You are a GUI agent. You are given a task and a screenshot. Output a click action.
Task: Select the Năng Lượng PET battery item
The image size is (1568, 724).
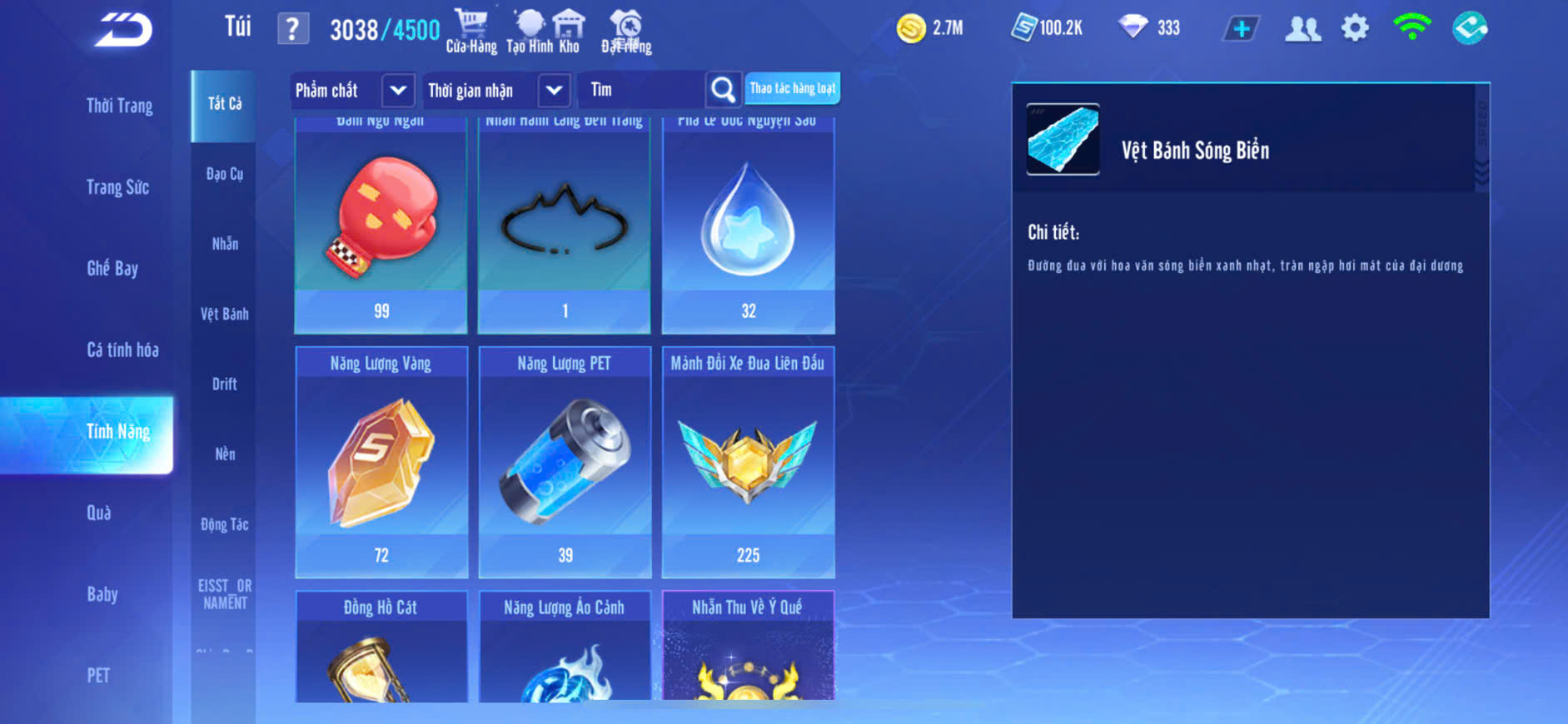565,462
